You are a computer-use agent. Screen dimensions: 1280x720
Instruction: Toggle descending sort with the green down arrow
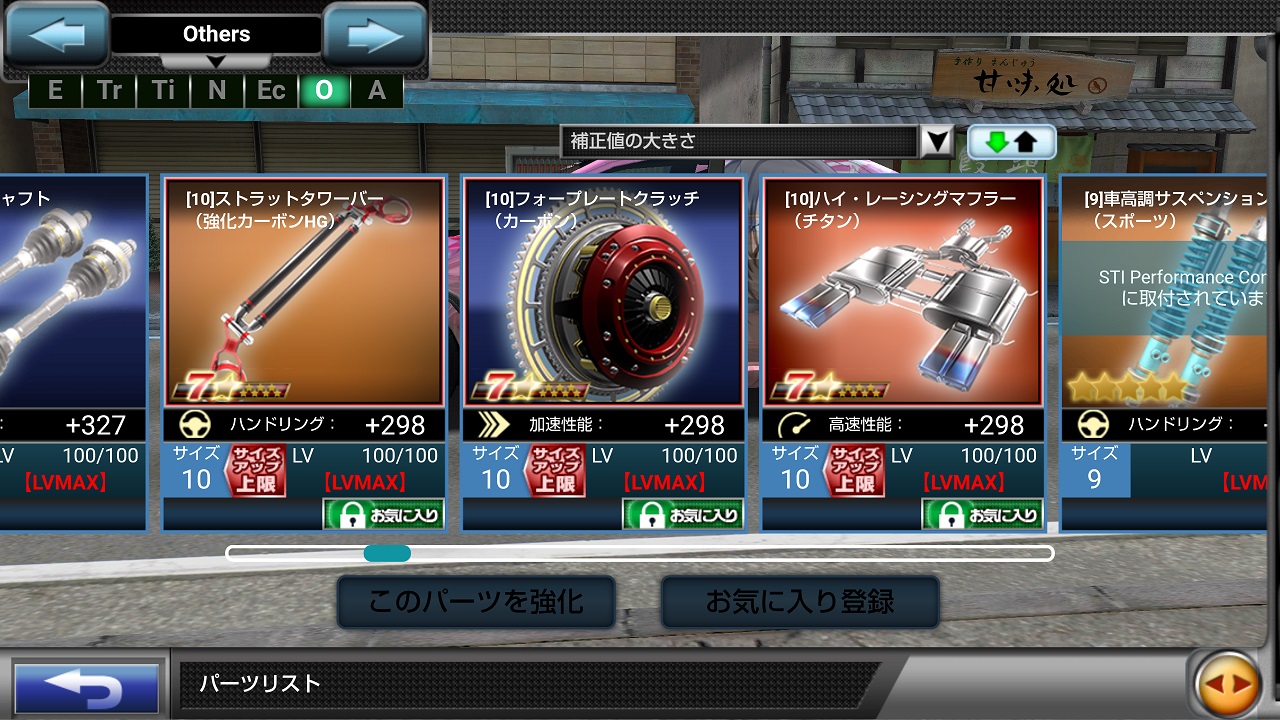point(996,142)
